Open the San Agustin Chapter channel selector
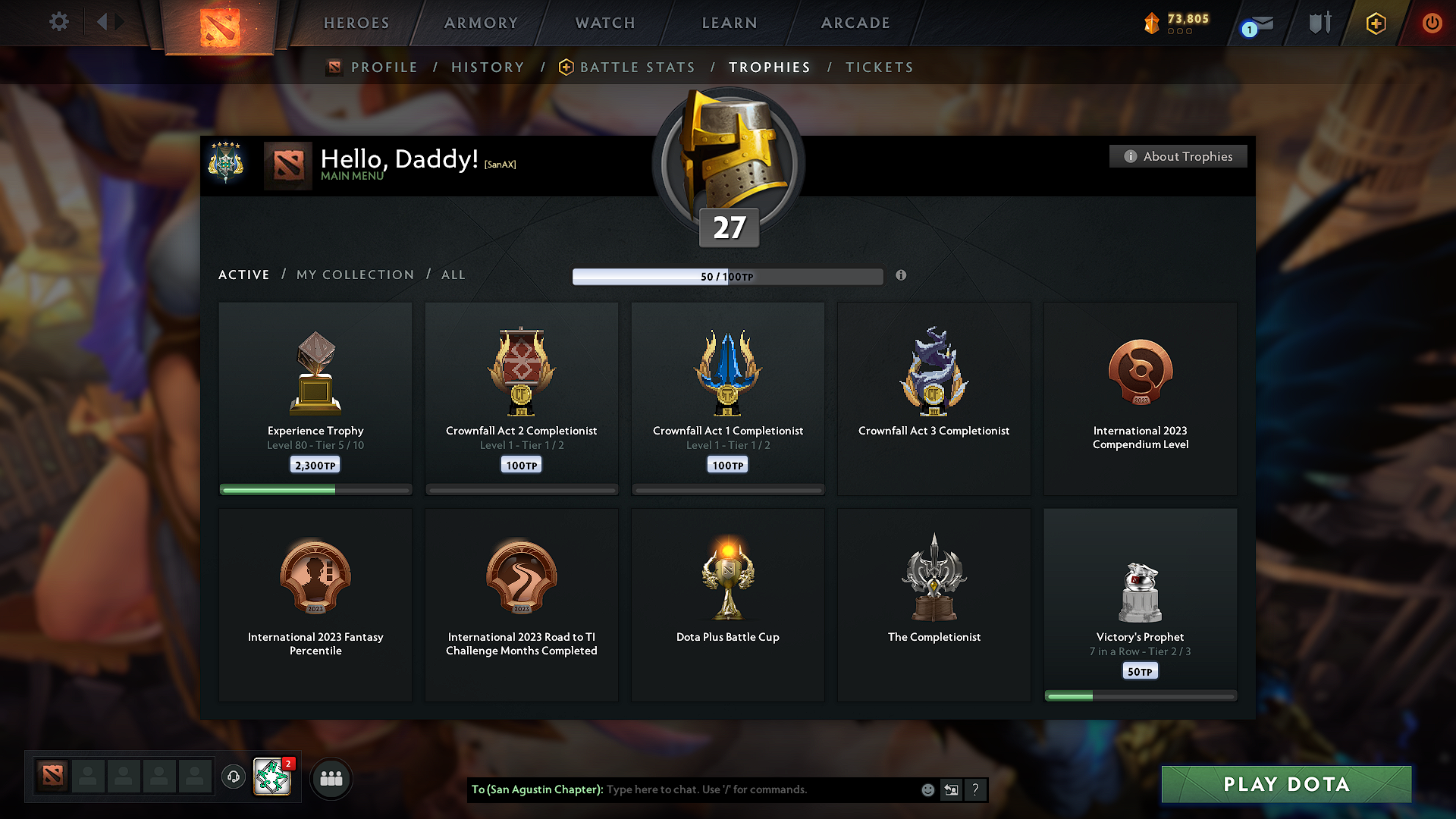 (538, 789)
